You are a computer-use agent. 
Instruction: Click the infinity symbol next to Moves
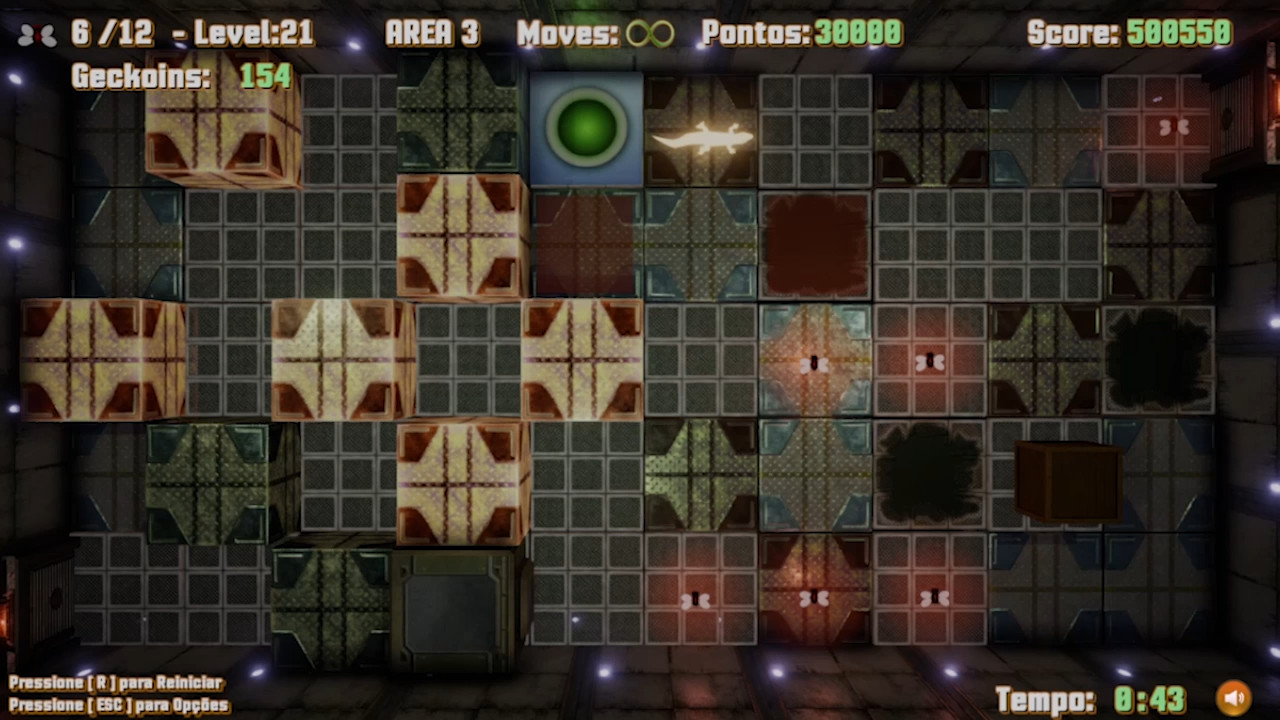point(651,34)
